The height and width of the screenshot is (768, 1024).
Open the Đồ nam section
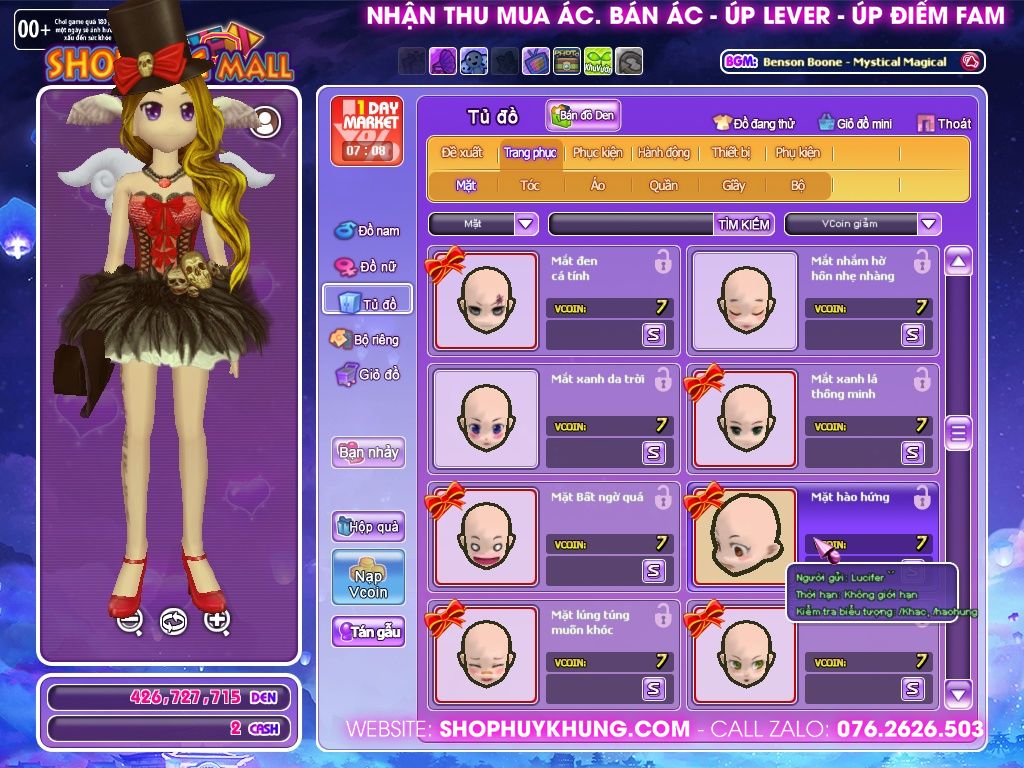click(x=367, y=231)
